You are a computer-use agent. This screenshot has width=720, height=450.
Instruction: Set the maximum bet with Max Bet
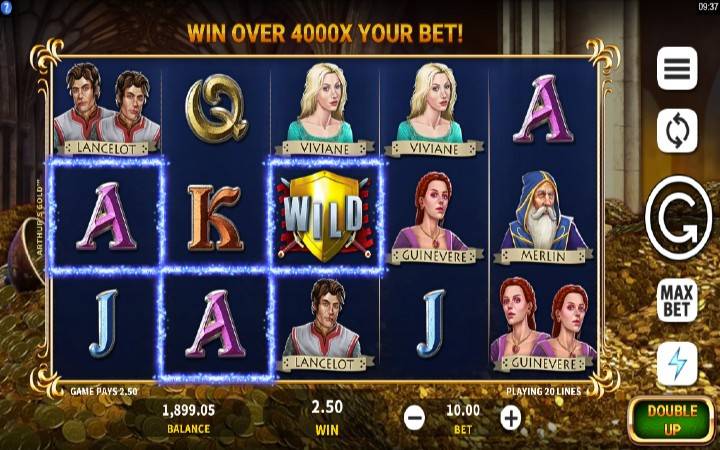677,300
